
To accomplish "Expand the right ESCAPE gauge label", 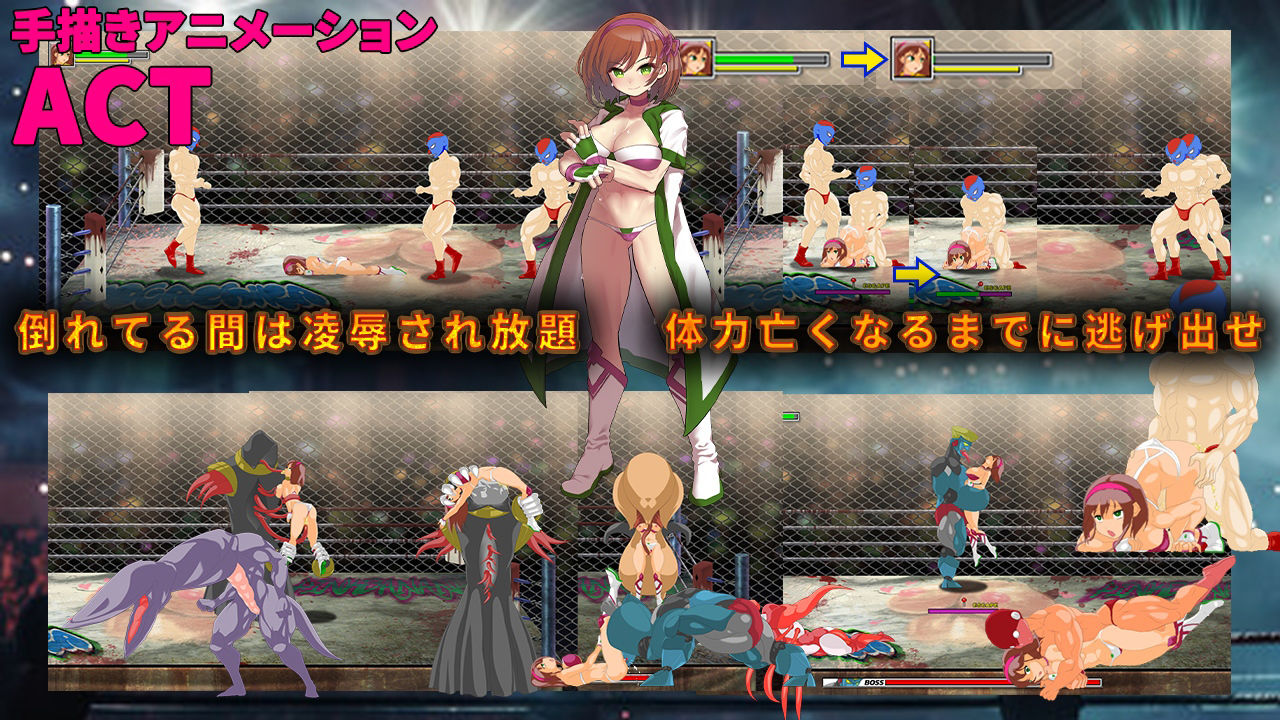I will [1000, 287].
